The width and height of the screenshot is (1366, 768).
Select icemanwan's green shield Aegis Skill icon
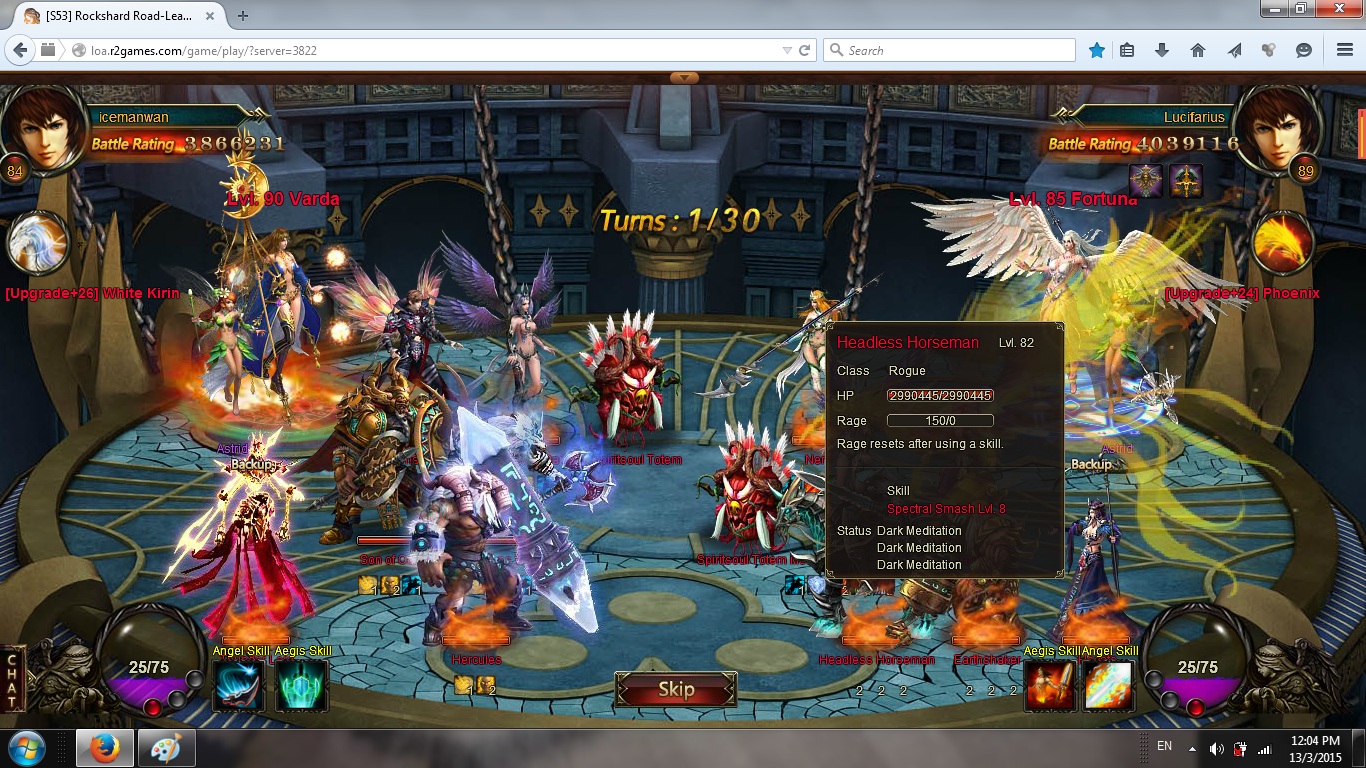(301, 686)
